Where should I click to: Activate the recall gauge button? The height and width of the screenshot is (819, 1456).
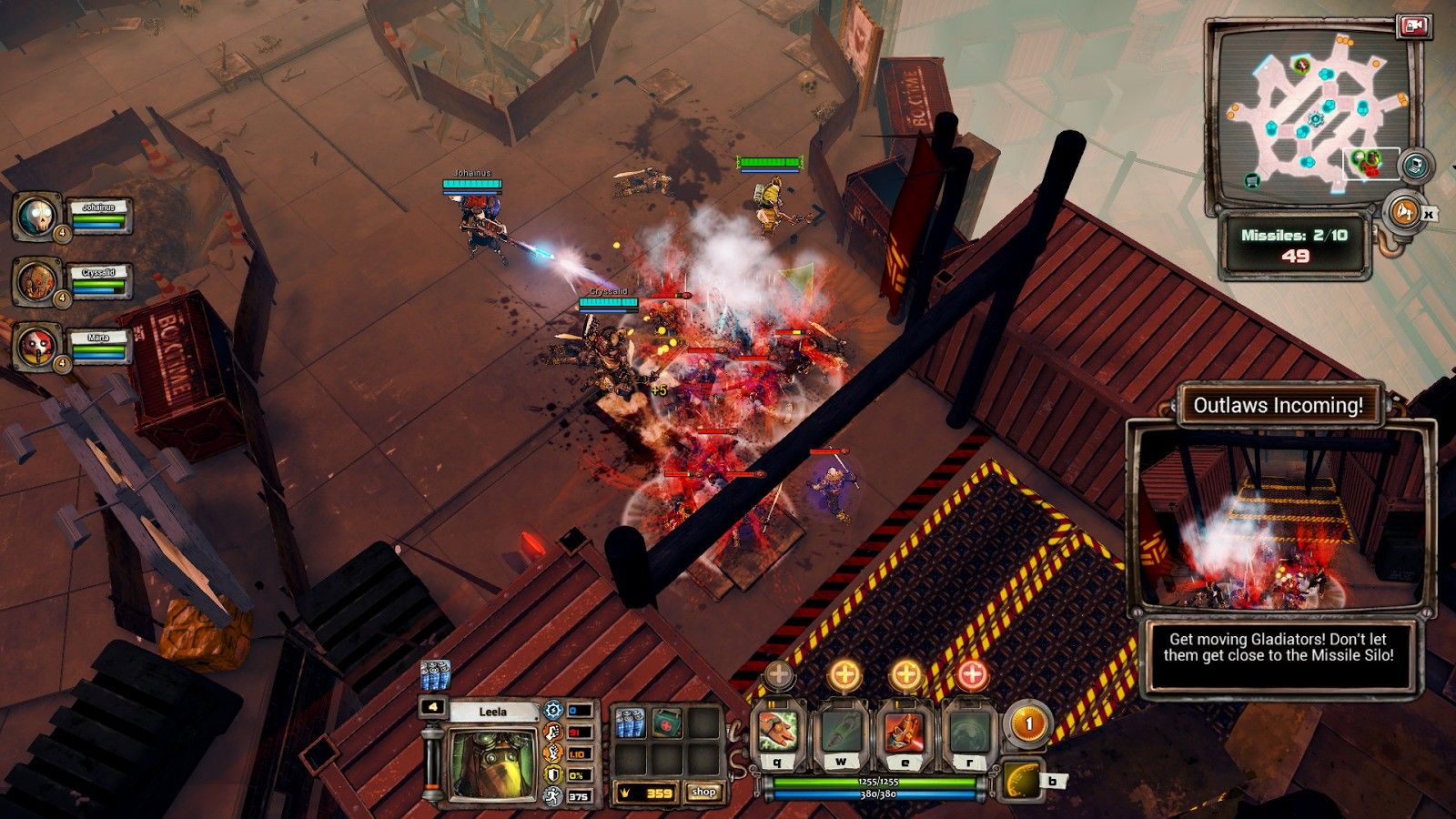click(x=1023, y=781)
